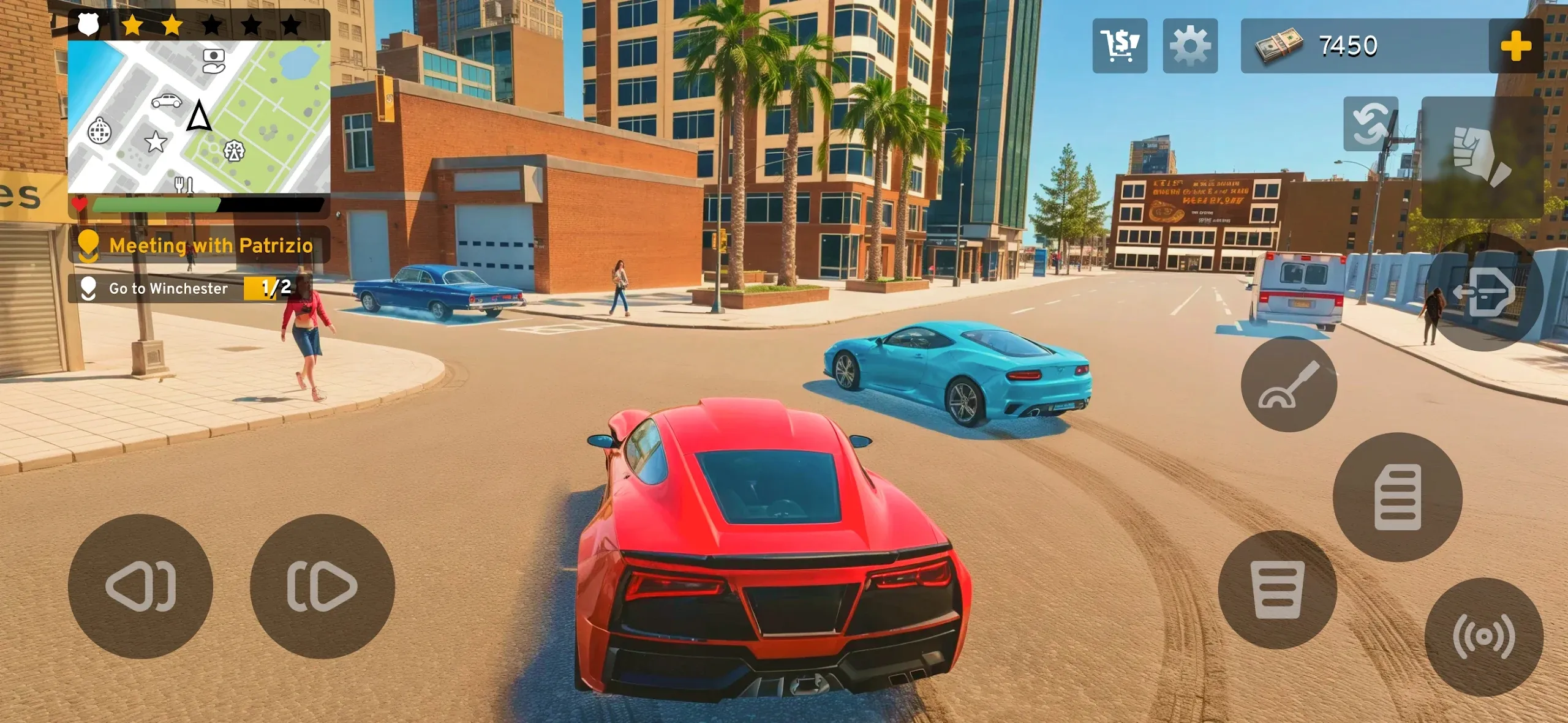
Task: Select the star marker on the minimap
Action: click(156, 142)
